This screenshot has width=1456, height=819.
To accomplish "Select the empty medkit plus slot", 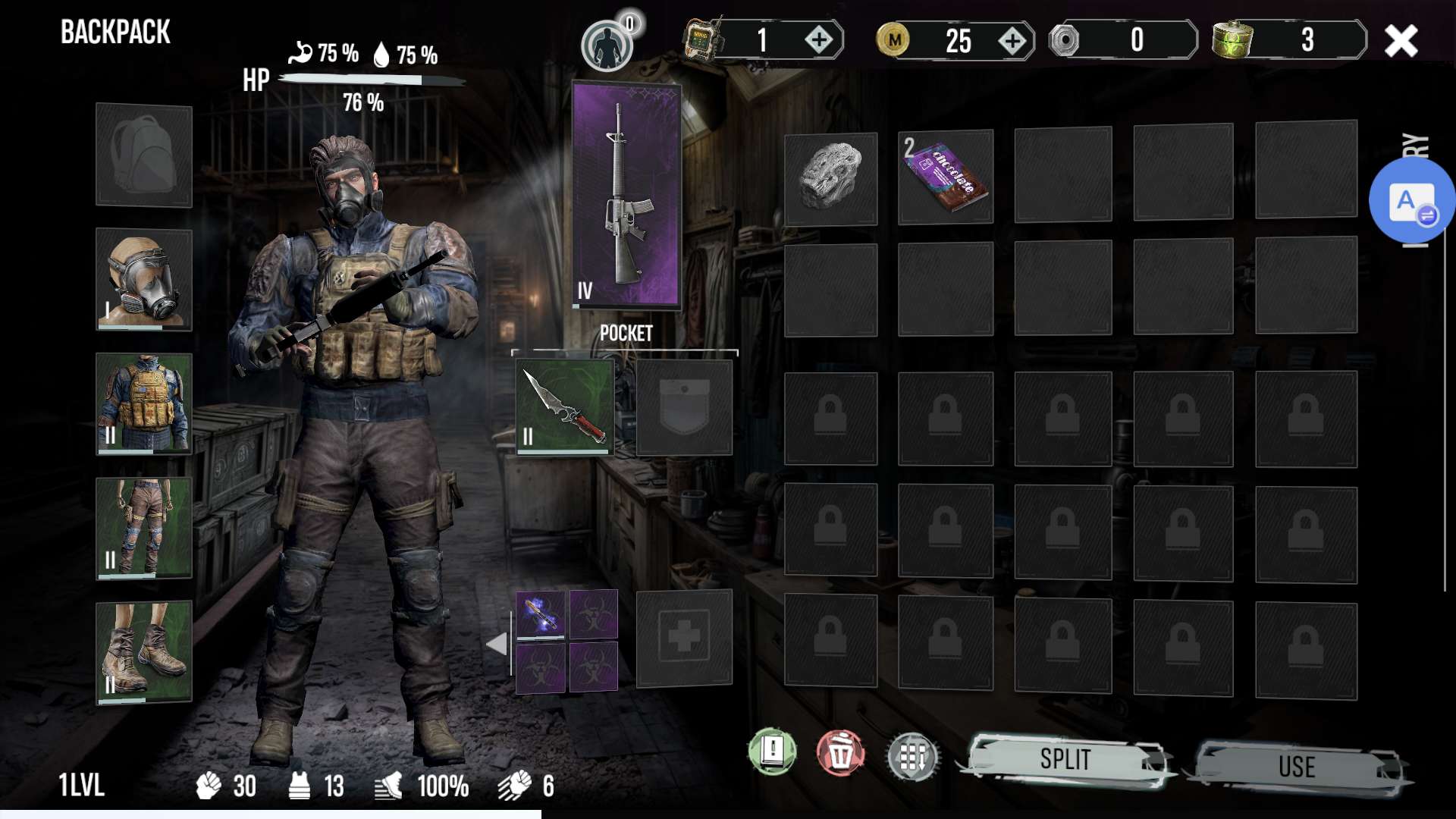I will coord(683,638).
